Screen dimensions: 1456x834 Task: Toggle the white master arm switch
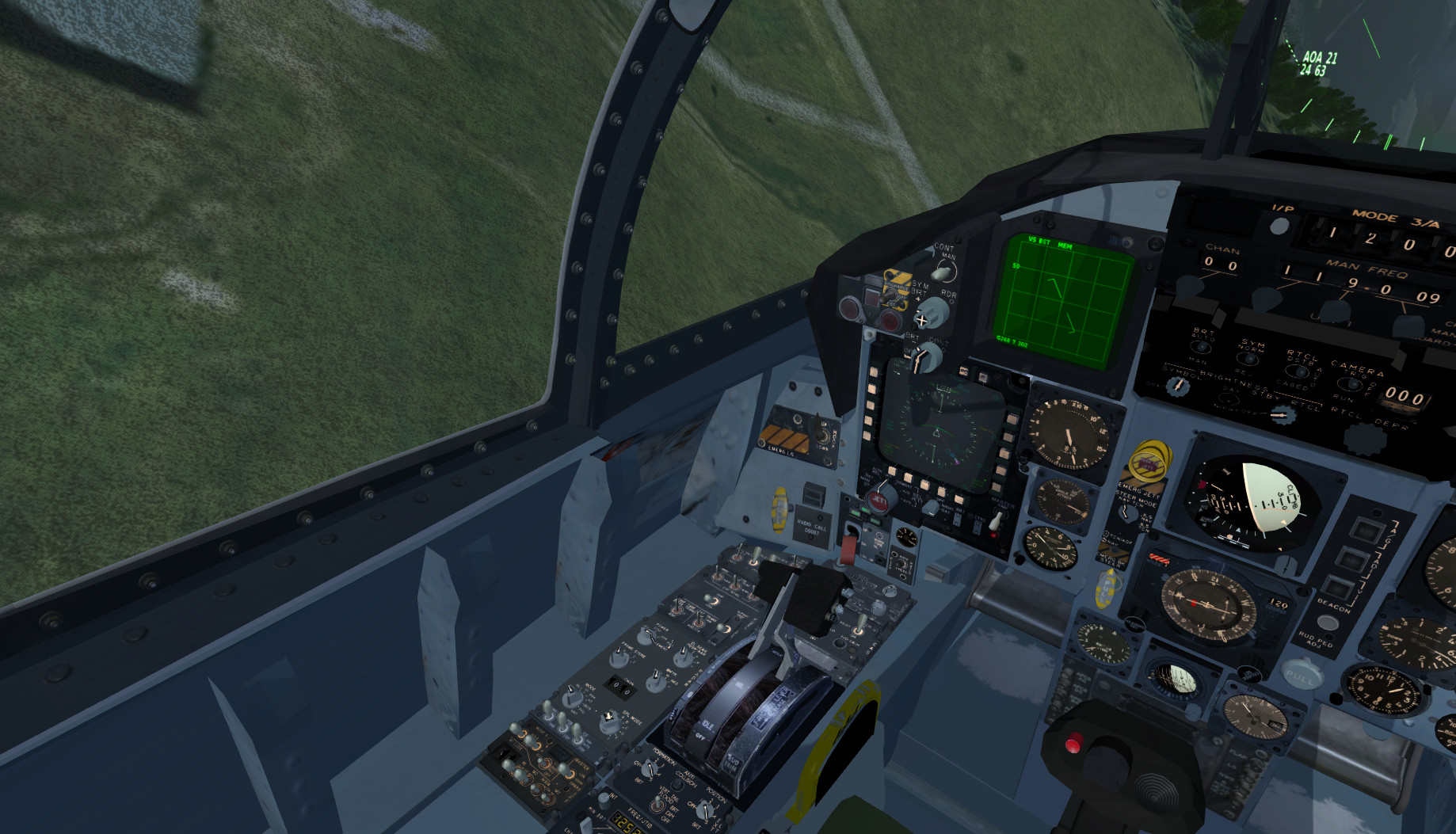coord(997,520)
